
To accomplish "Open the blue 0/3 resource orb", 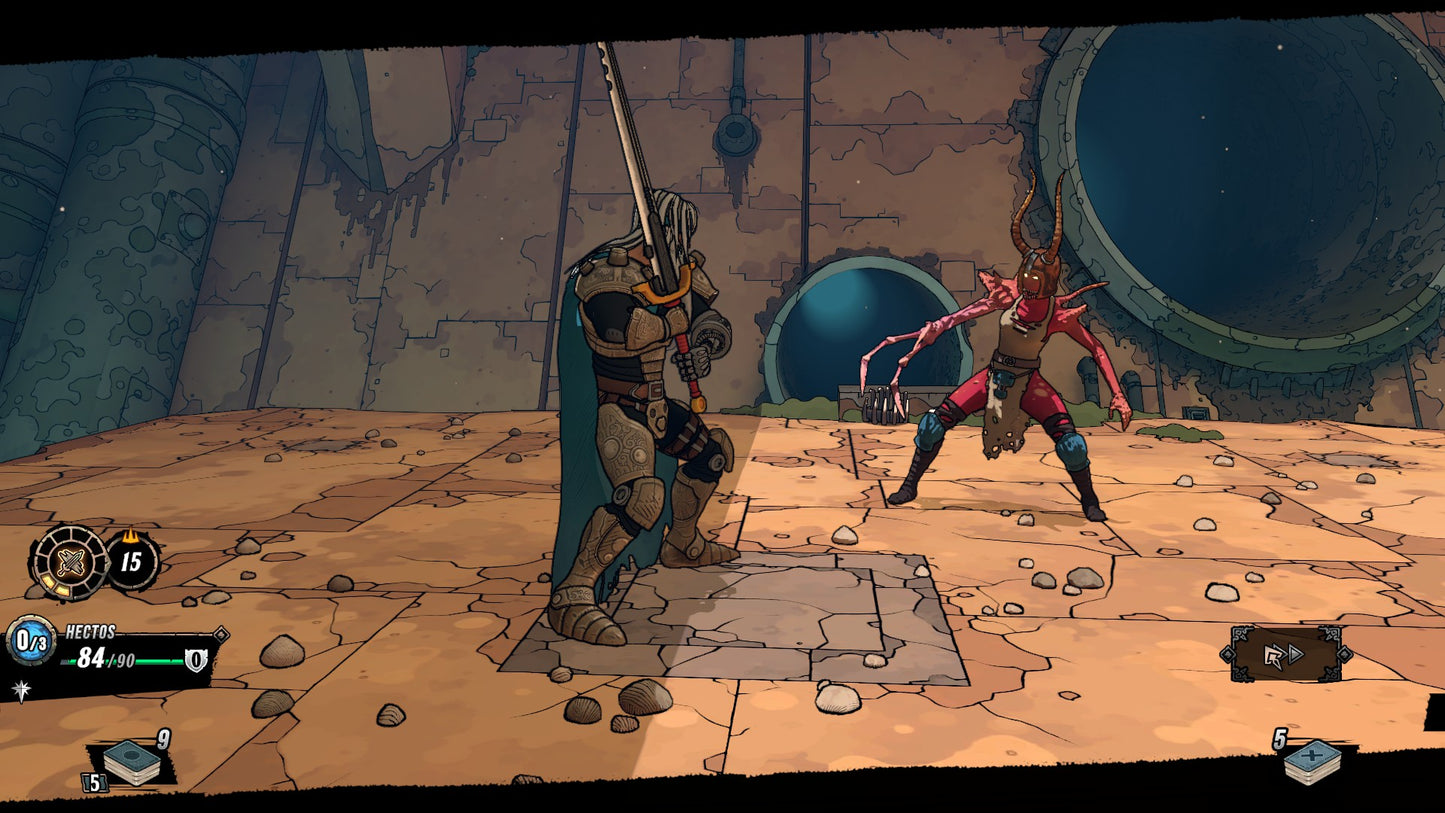I will click(29, 640).
